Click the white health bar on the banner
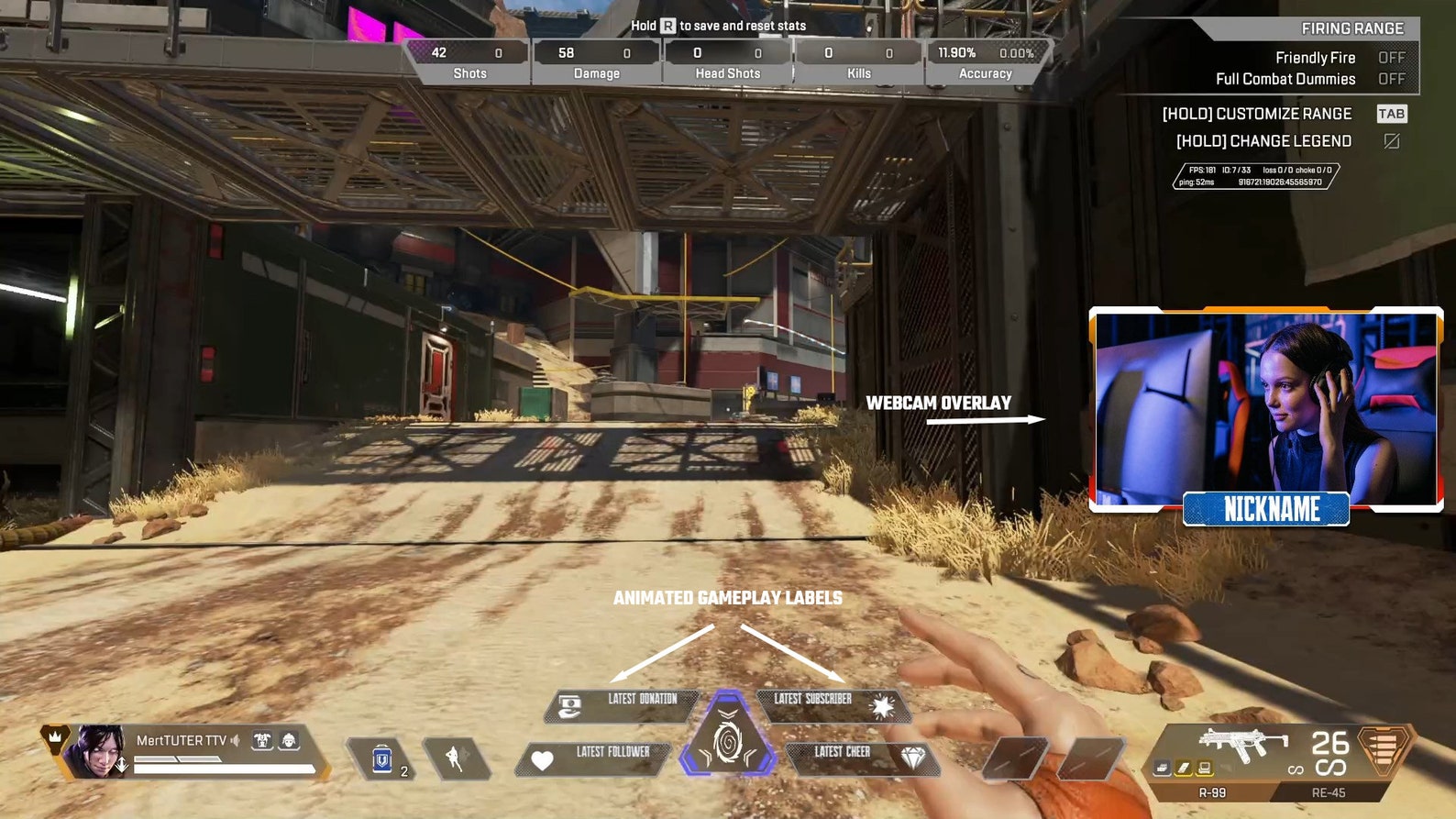 [224, 767]
